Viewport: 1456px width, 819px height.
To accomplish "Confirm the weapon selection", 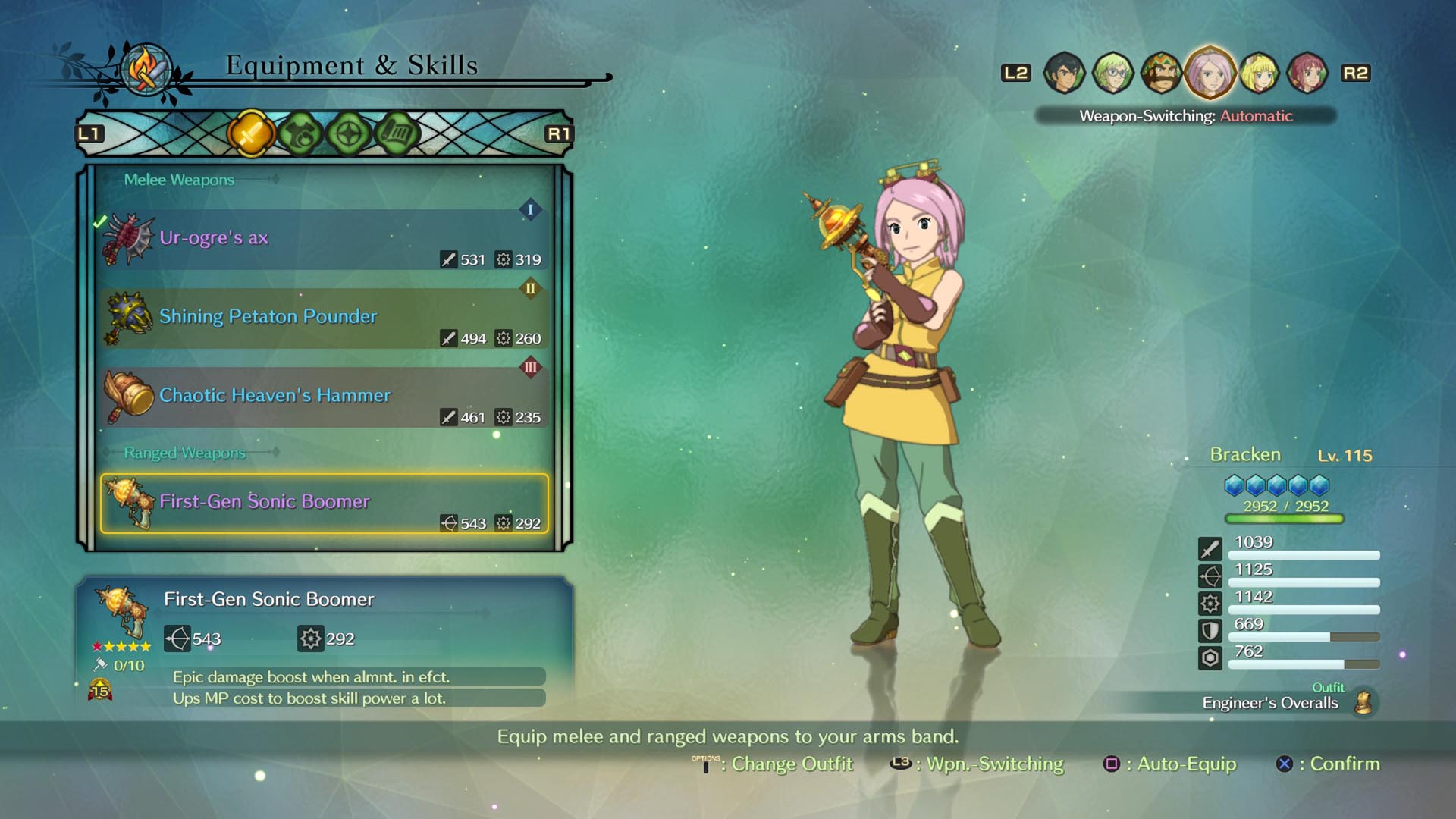I will pos(1328,764).
